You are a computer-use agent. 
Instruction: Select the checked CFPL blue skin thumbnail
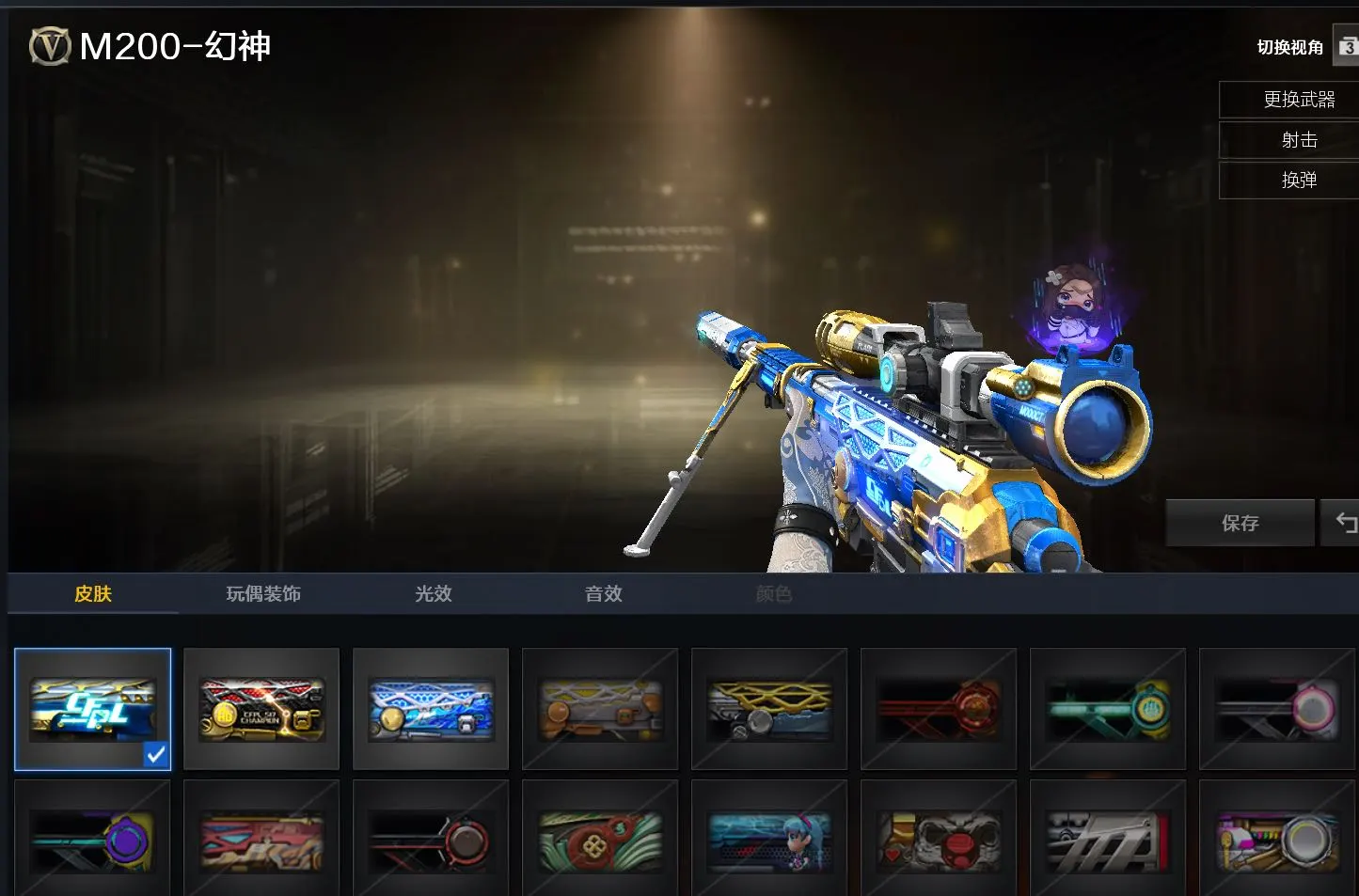93,709
